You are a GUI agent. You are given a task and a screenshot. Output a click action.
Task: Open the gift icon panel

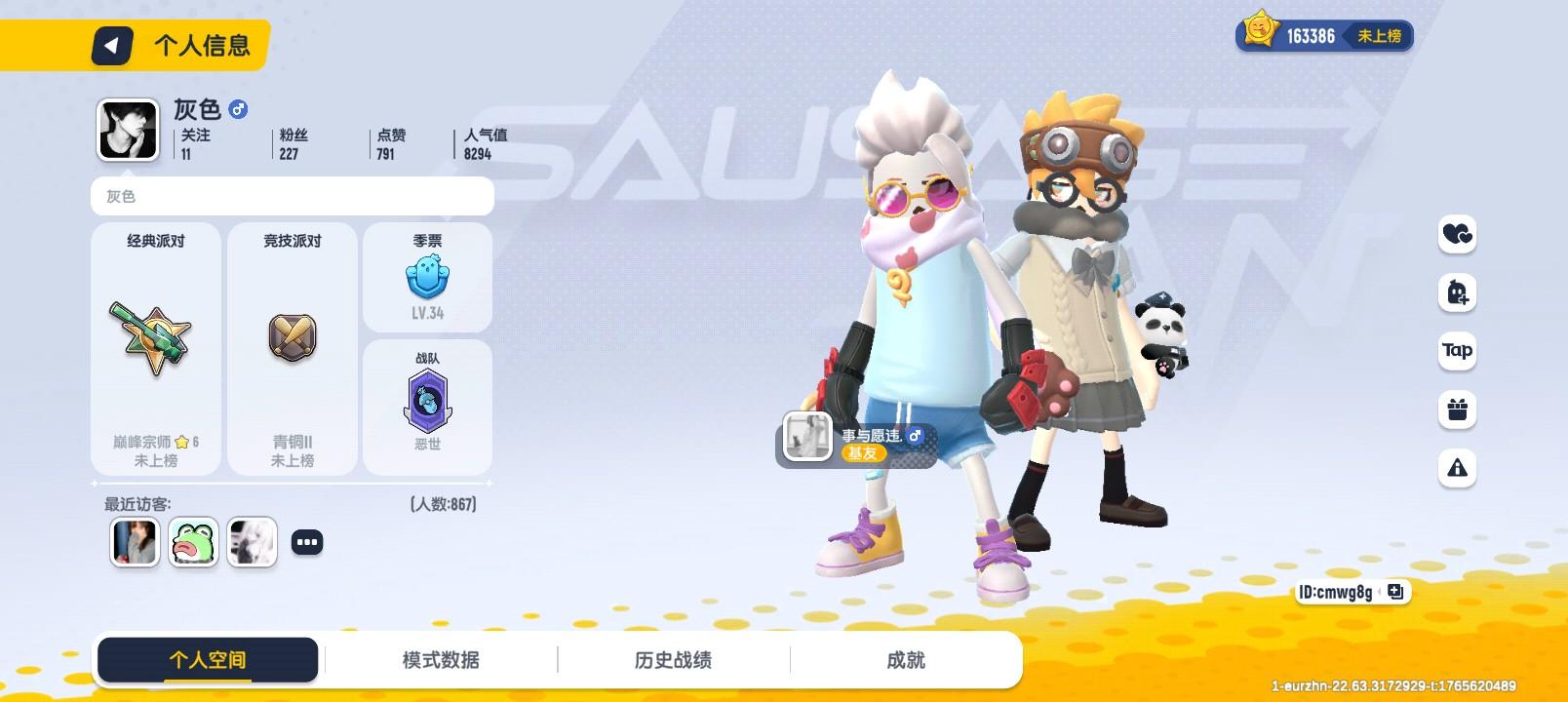click(1457, 410)
